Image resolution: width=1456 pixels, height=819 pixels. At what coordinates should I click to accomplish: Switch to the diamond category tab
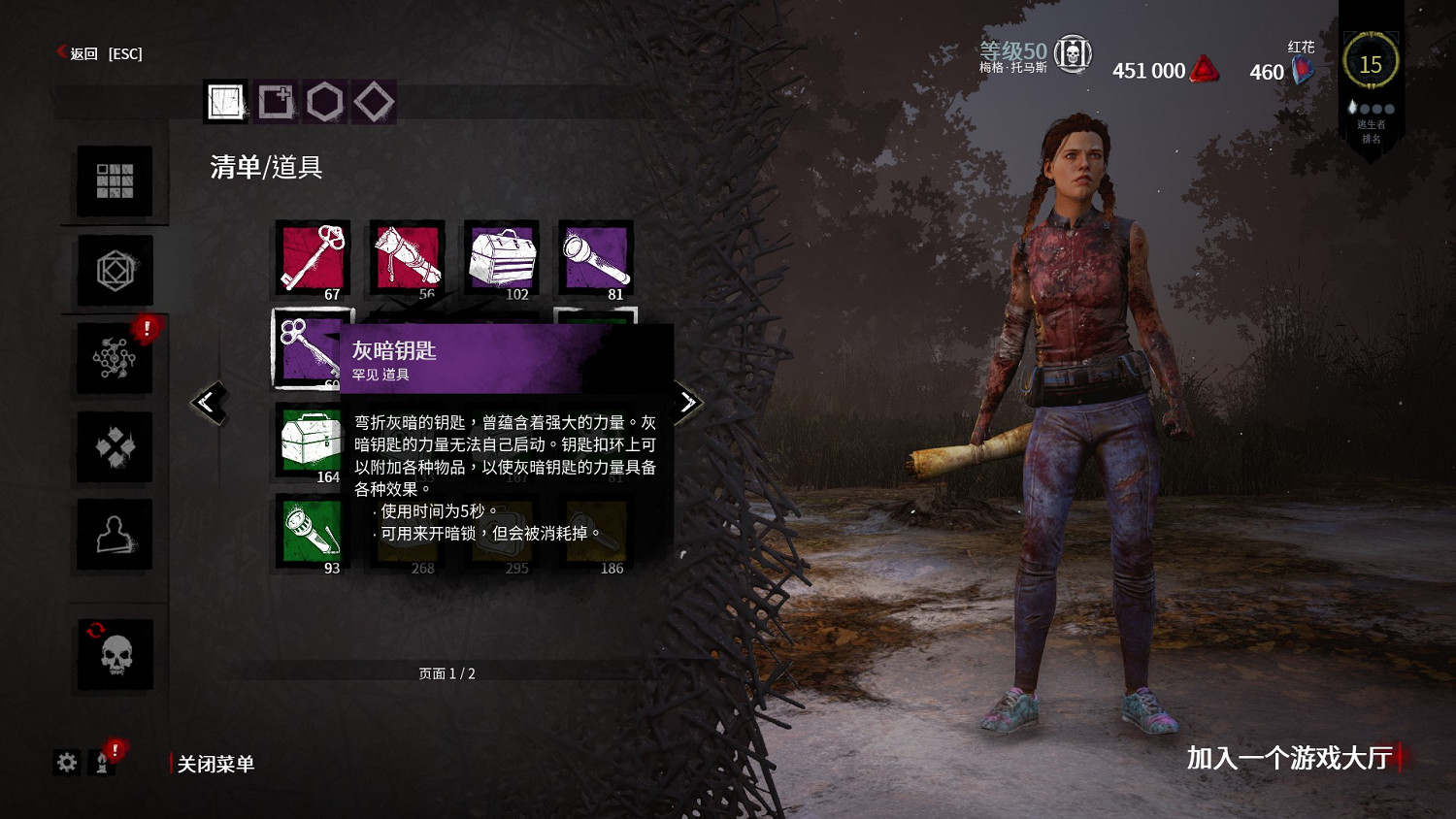point(375,101)
